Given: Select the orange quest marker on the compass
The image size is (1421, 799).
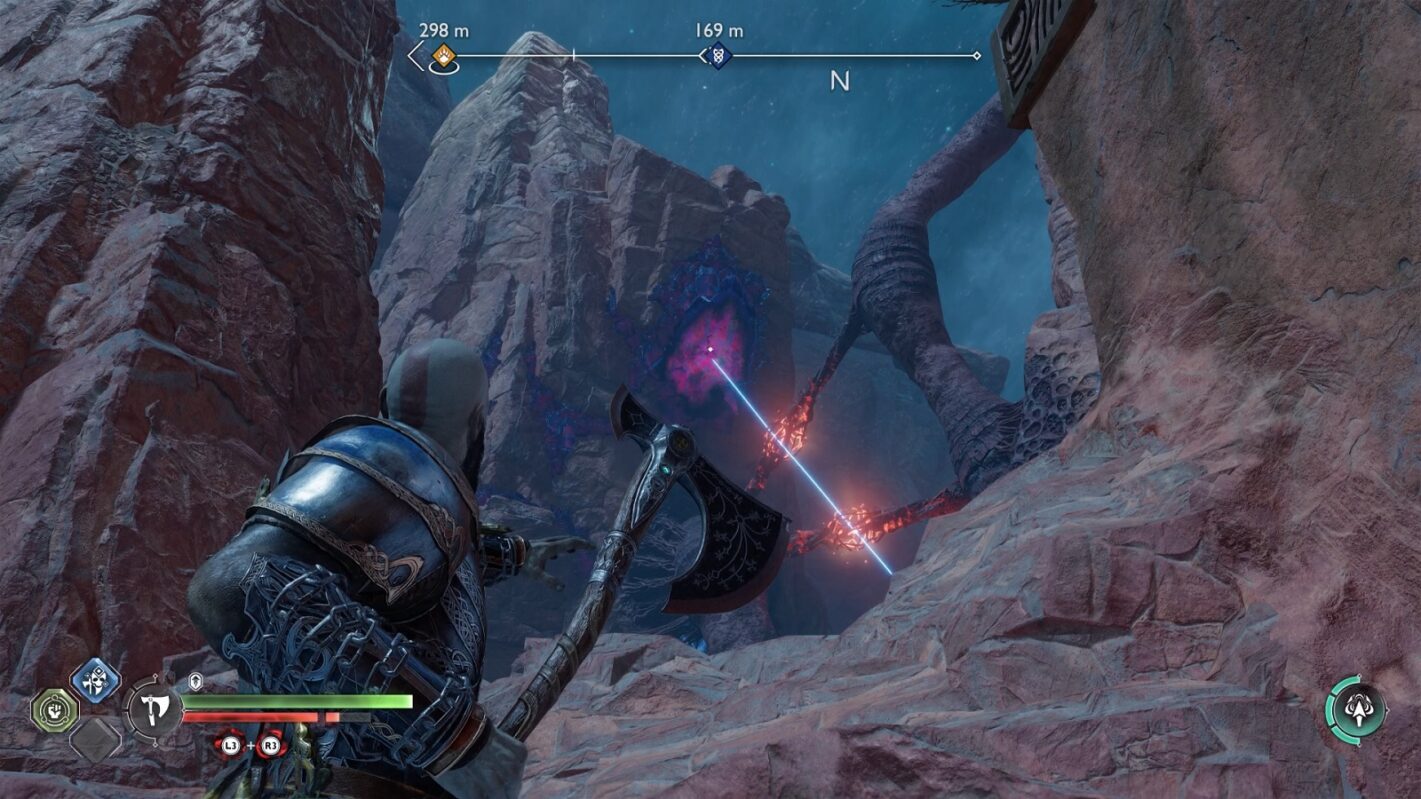Looking at the screenshot, I should (443, 56).
